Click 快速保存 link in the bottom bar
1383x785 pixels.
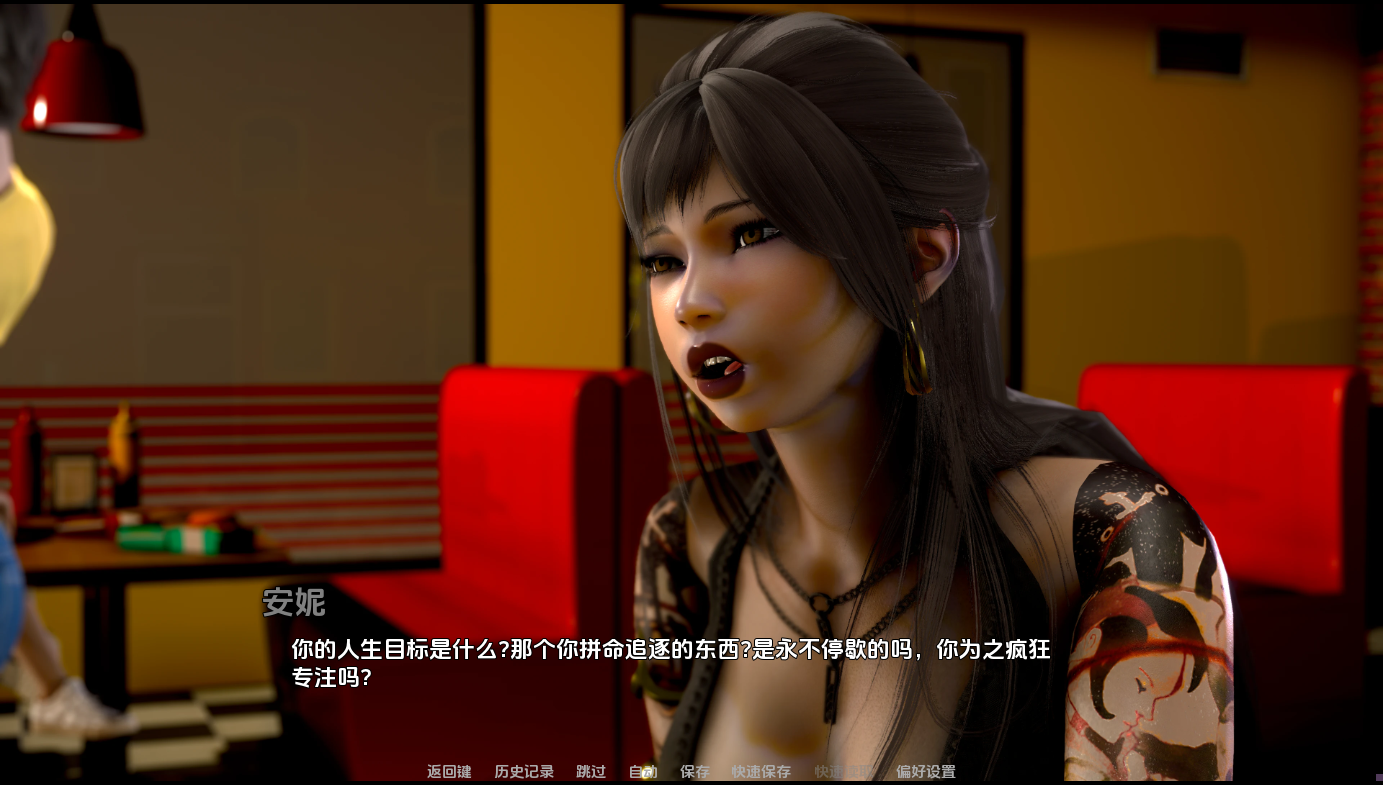tap(759, 771)
